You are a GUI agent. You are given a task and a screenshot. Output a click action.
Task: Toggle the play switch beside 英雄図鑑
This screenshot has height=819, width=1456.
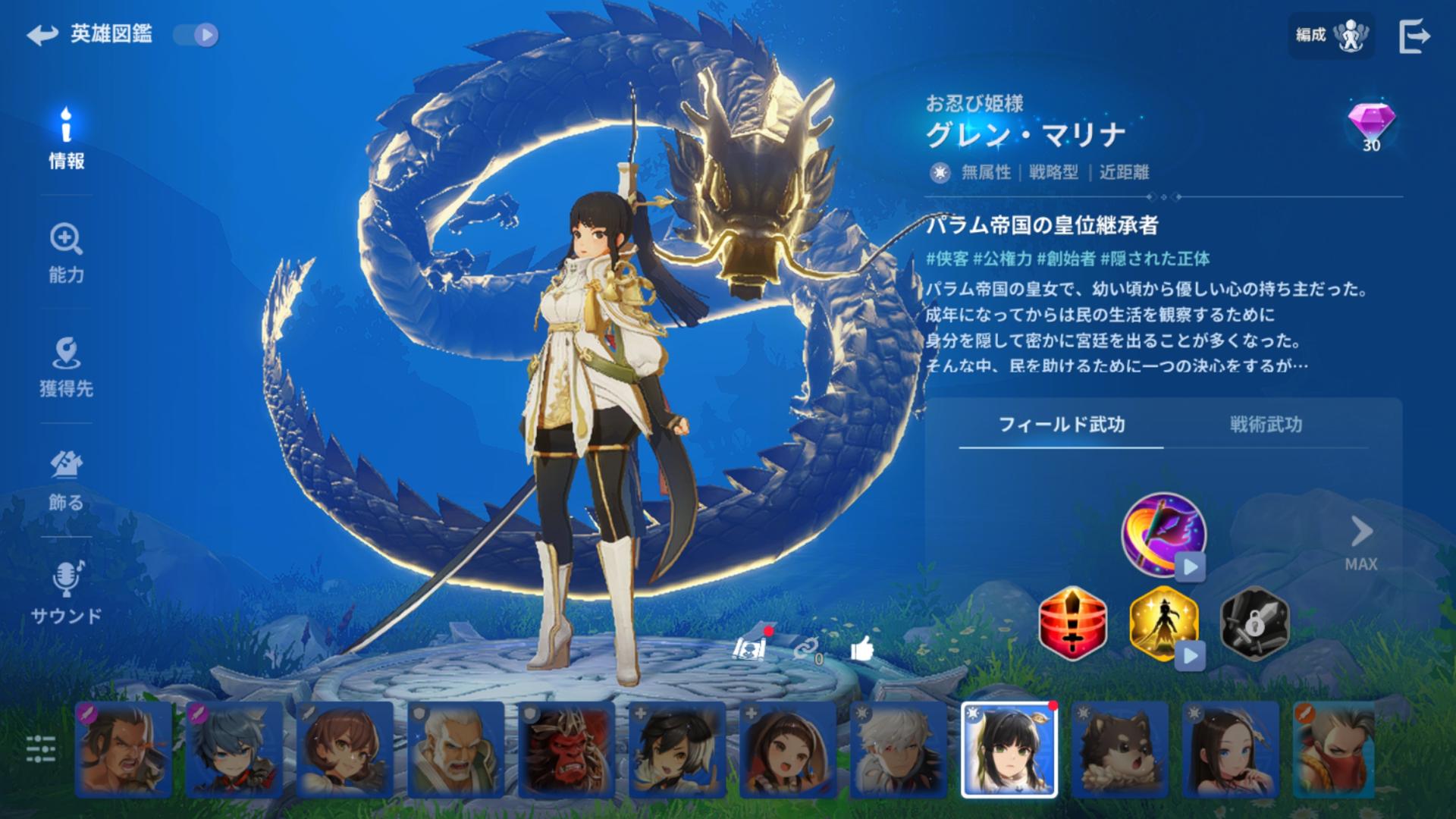(x=196, y=35)
